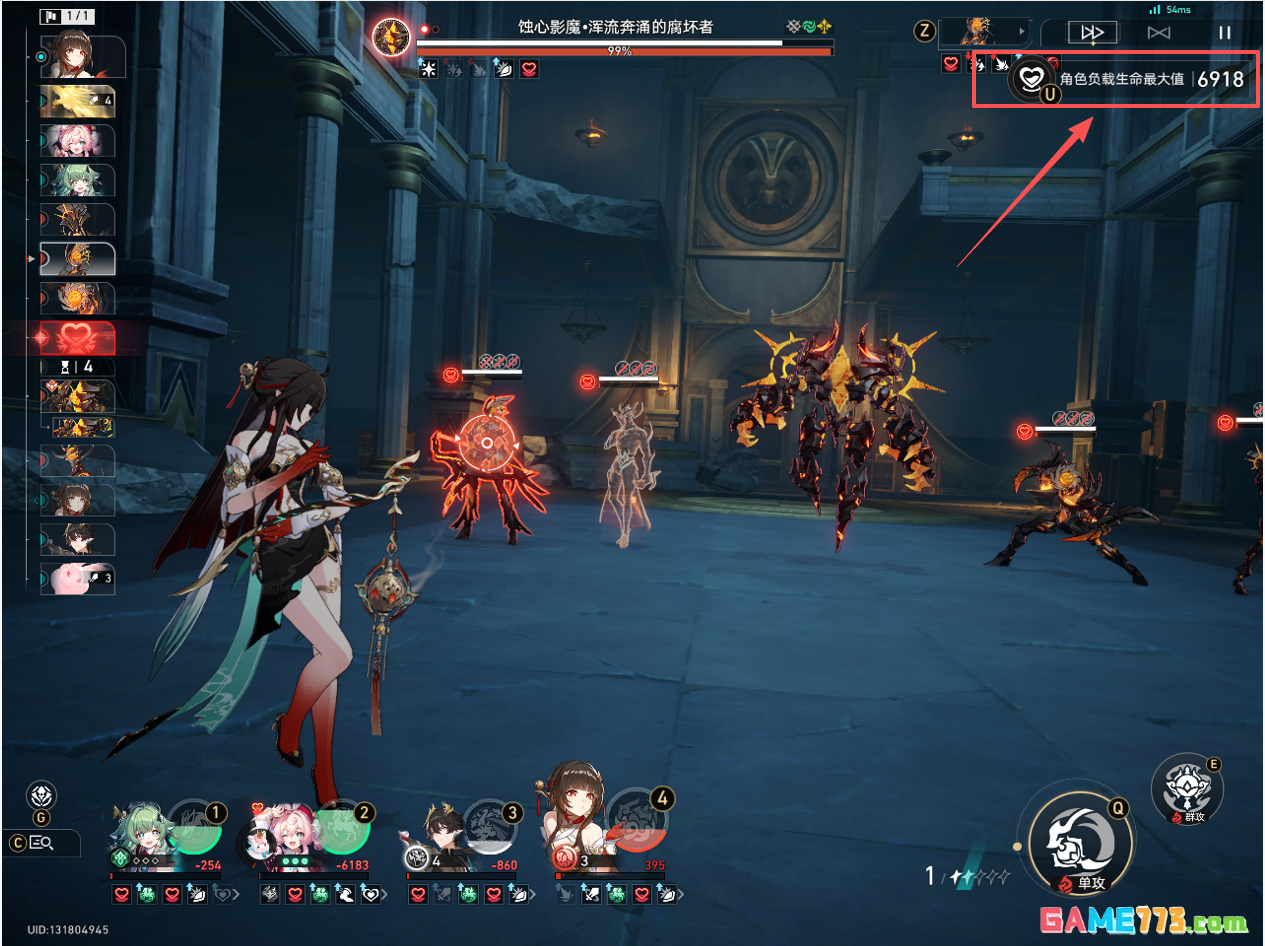The height and width of the screenshot is (946, 1265).
Task: Toggle double-speed battle
Action: coord(1093,32)
